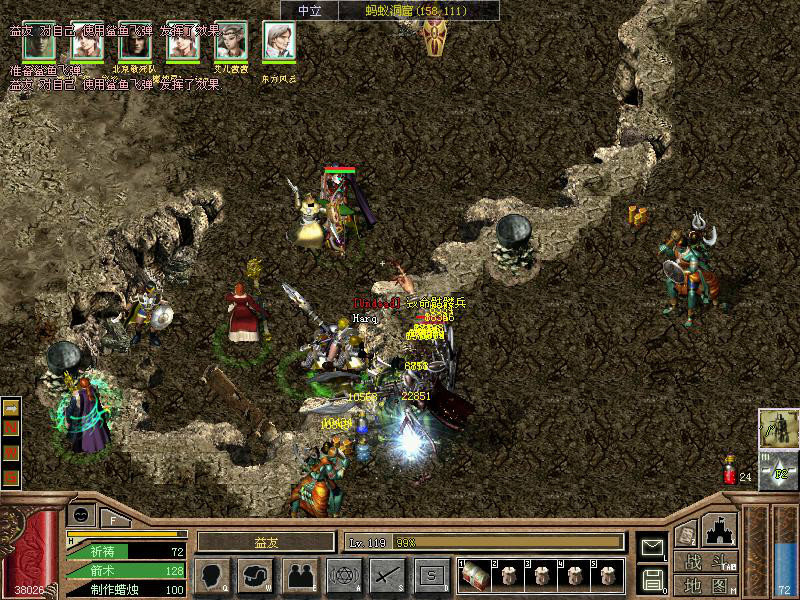Open the scroll document icon
Screen dimensions: 800x600
(686, 534)
